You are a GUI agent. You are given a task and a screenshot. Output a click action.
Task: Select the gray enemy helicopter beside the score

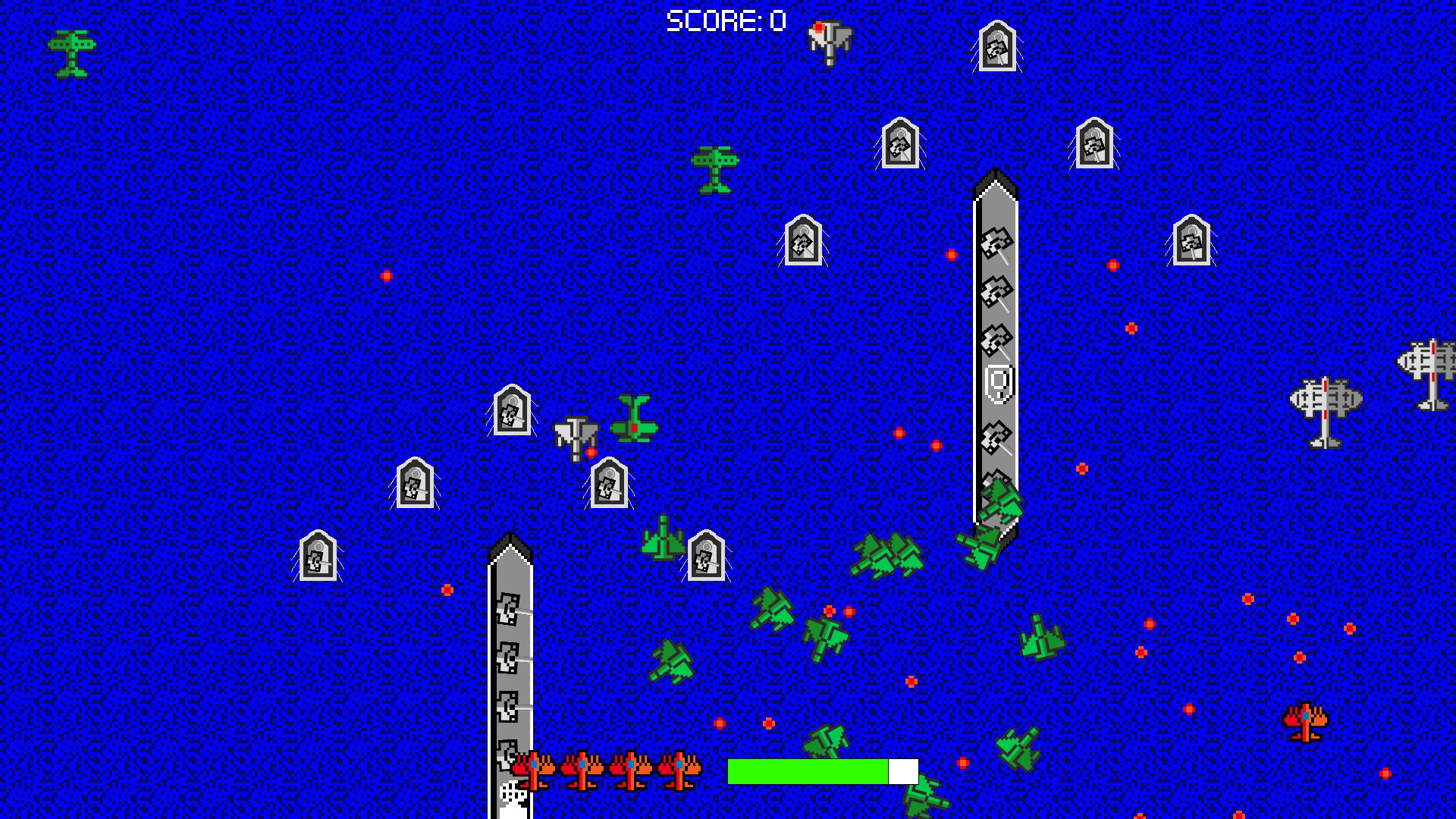tap(830, 42)
